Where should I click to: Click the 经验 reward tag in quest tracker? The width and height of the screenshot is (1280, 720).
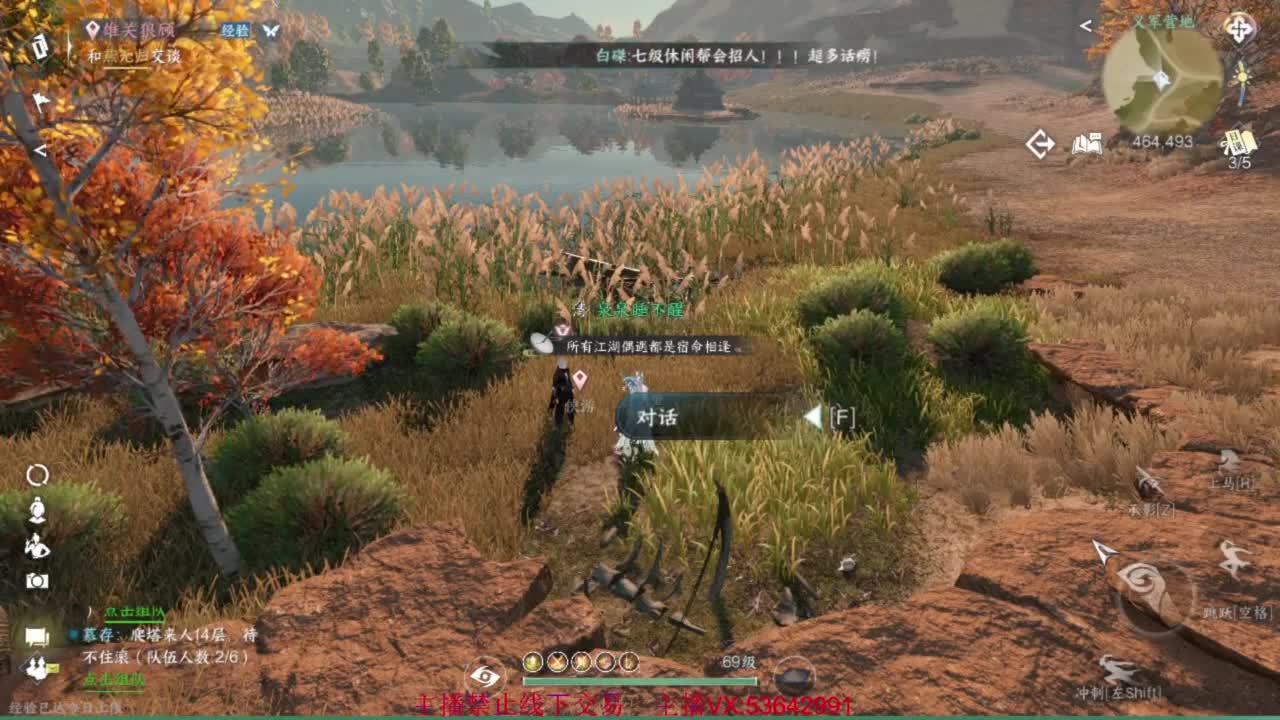[x=235, y=31]
